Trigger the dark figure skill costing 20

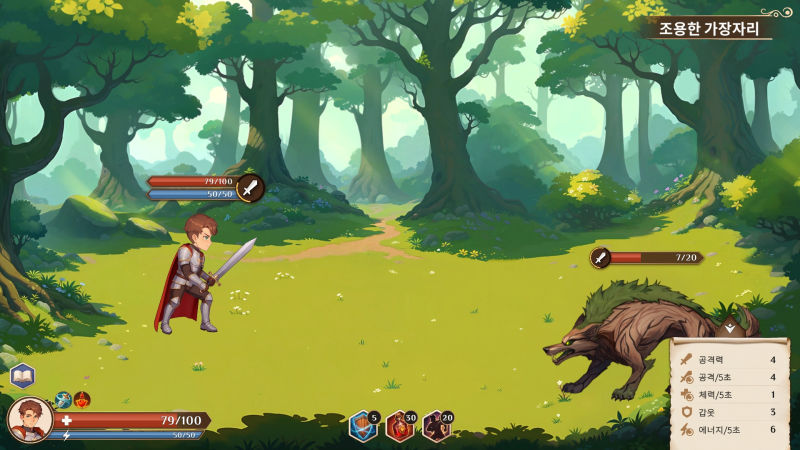tap(436, 427)
